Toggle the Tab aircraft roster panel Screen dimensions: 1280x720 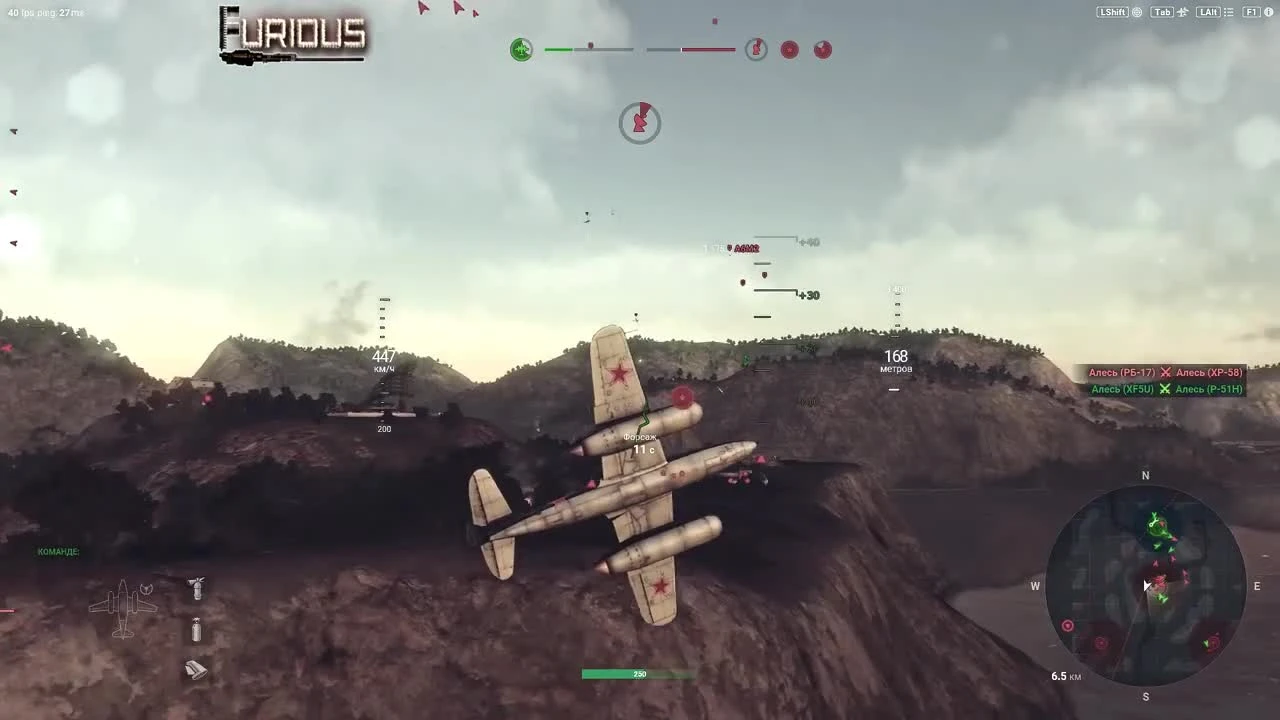pos(1161,12)
